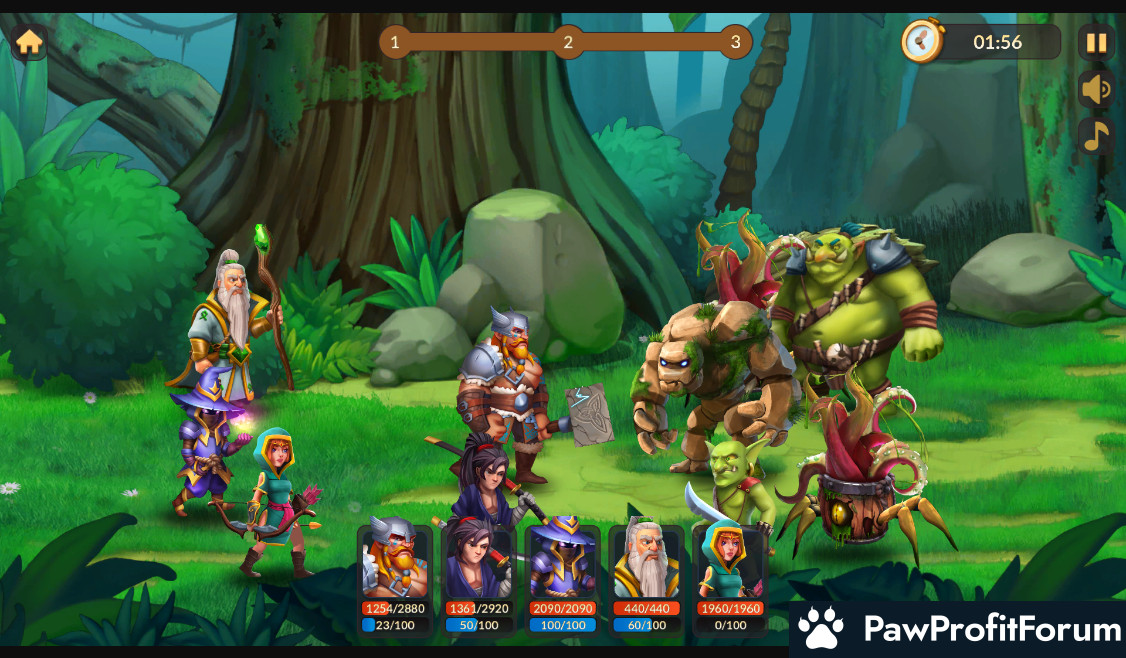Go to the home screen

tap(29, 42)
